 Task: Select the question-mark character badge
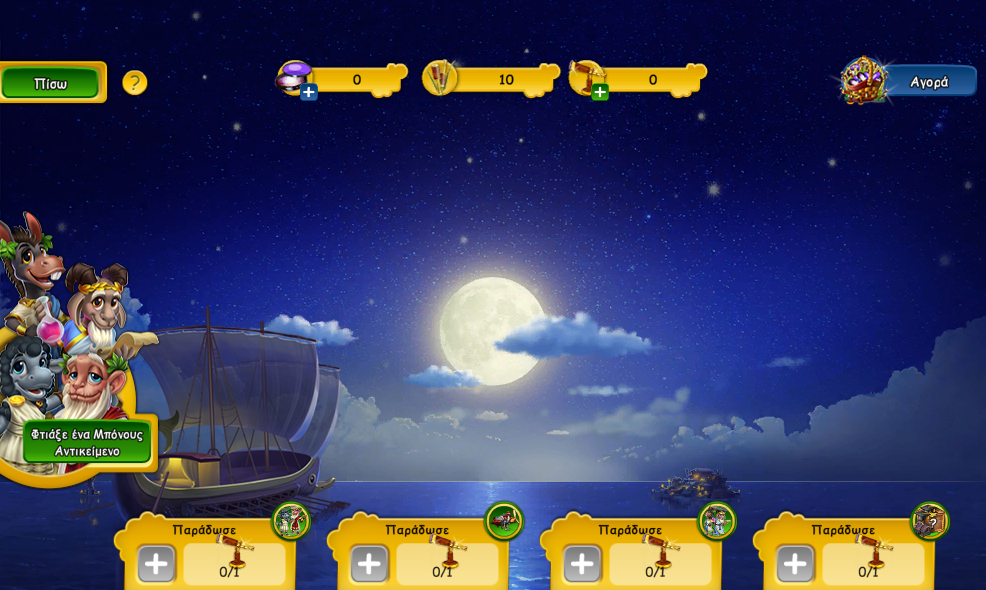930,520
